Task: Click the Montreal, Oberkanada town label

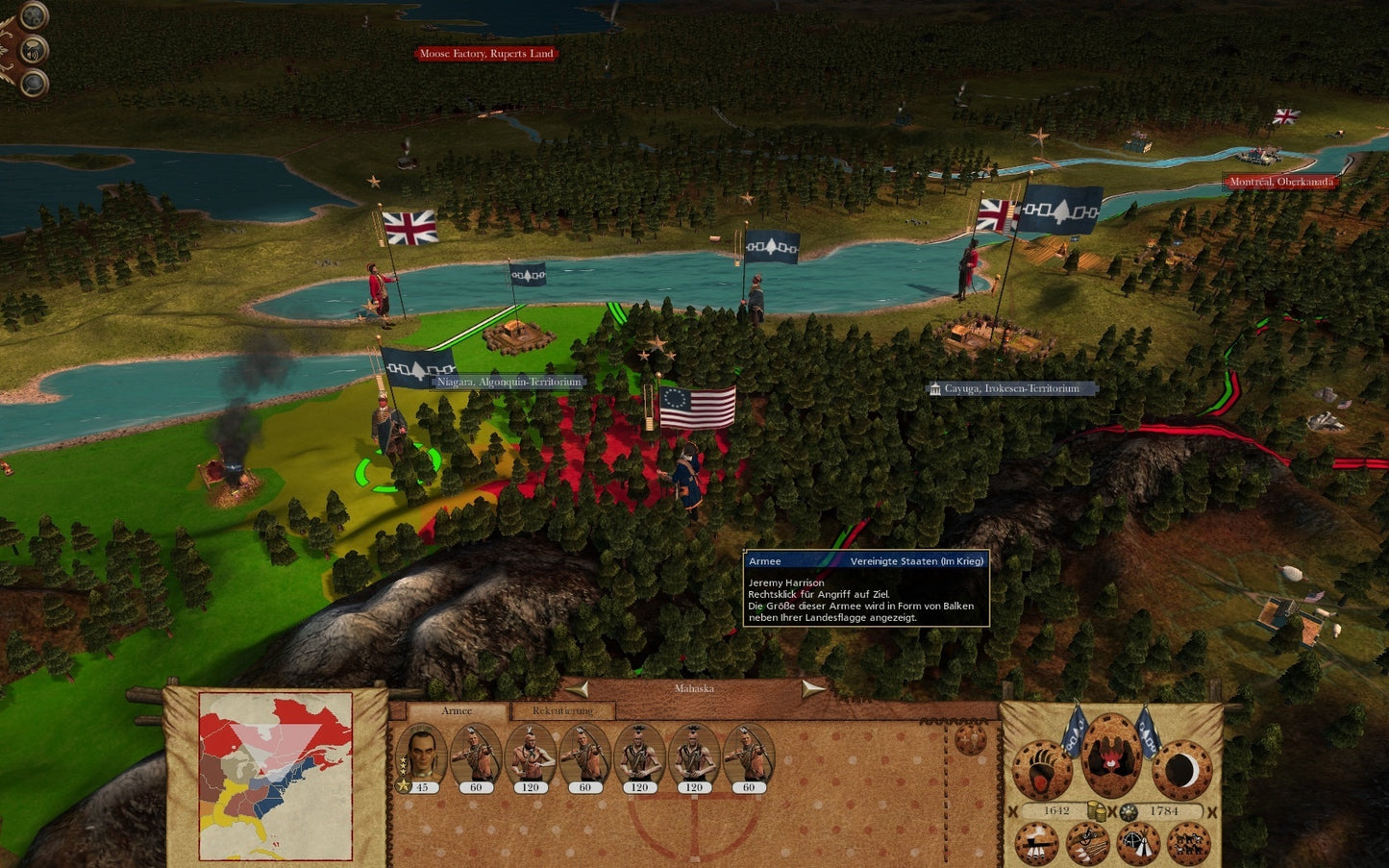Action: click(x=1280, y=182)
